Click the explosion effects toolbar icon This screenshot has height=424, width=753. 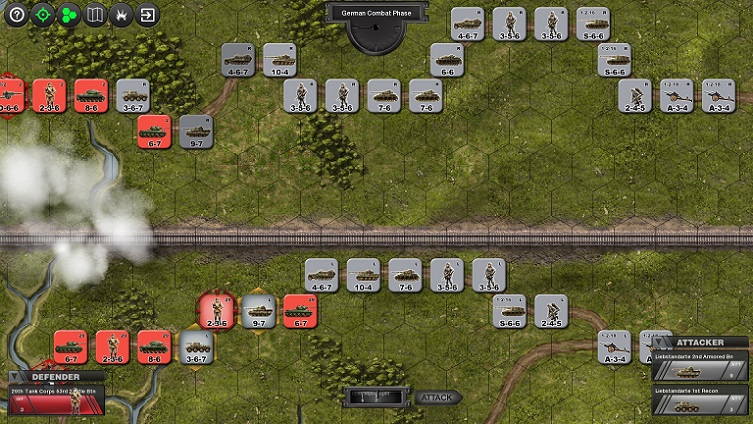pyautogui.click(x=121, y=15)
